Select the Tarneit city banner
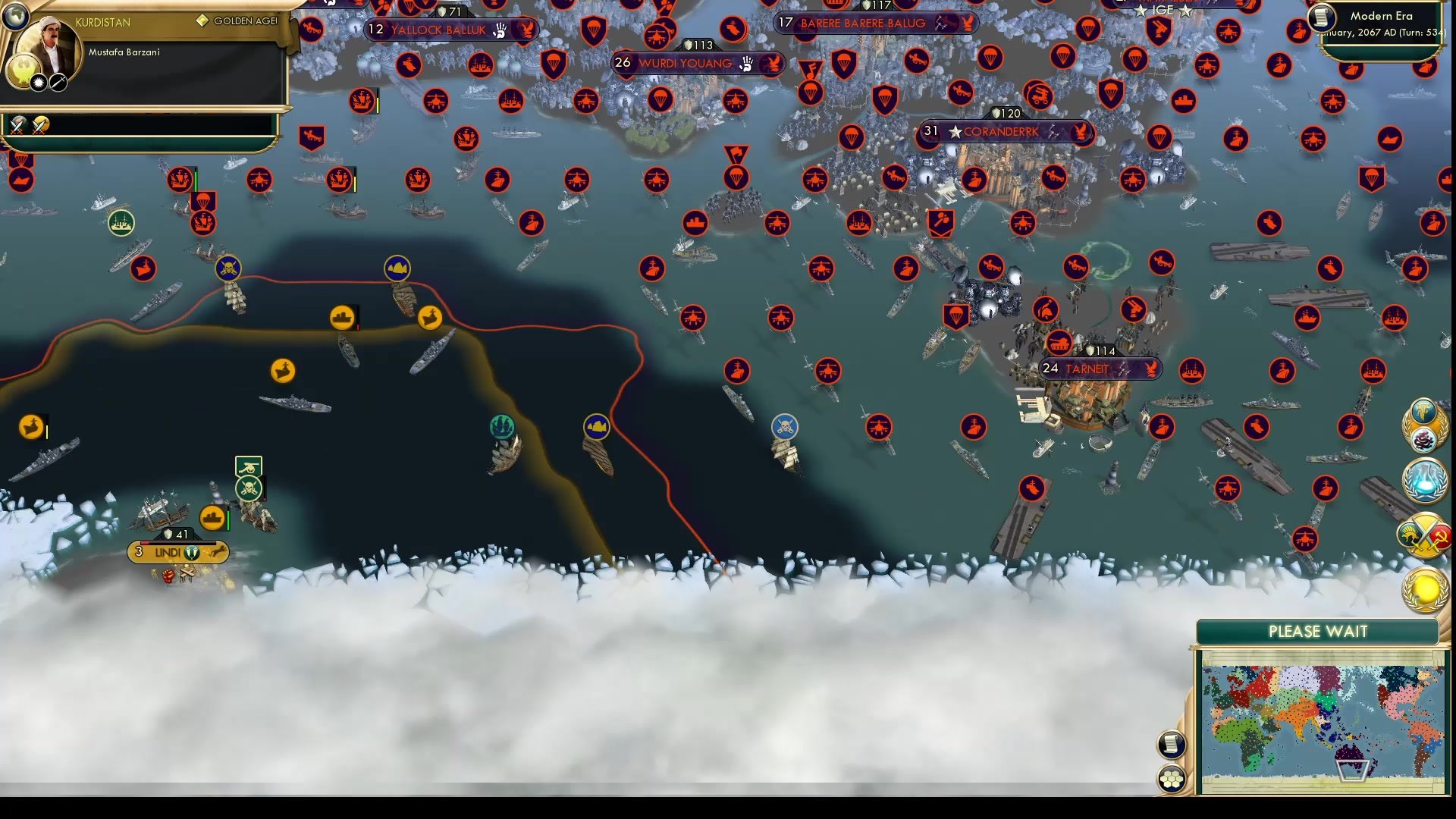The width and height of the screenshot is (1456, 819). (x=1101, y=369)
